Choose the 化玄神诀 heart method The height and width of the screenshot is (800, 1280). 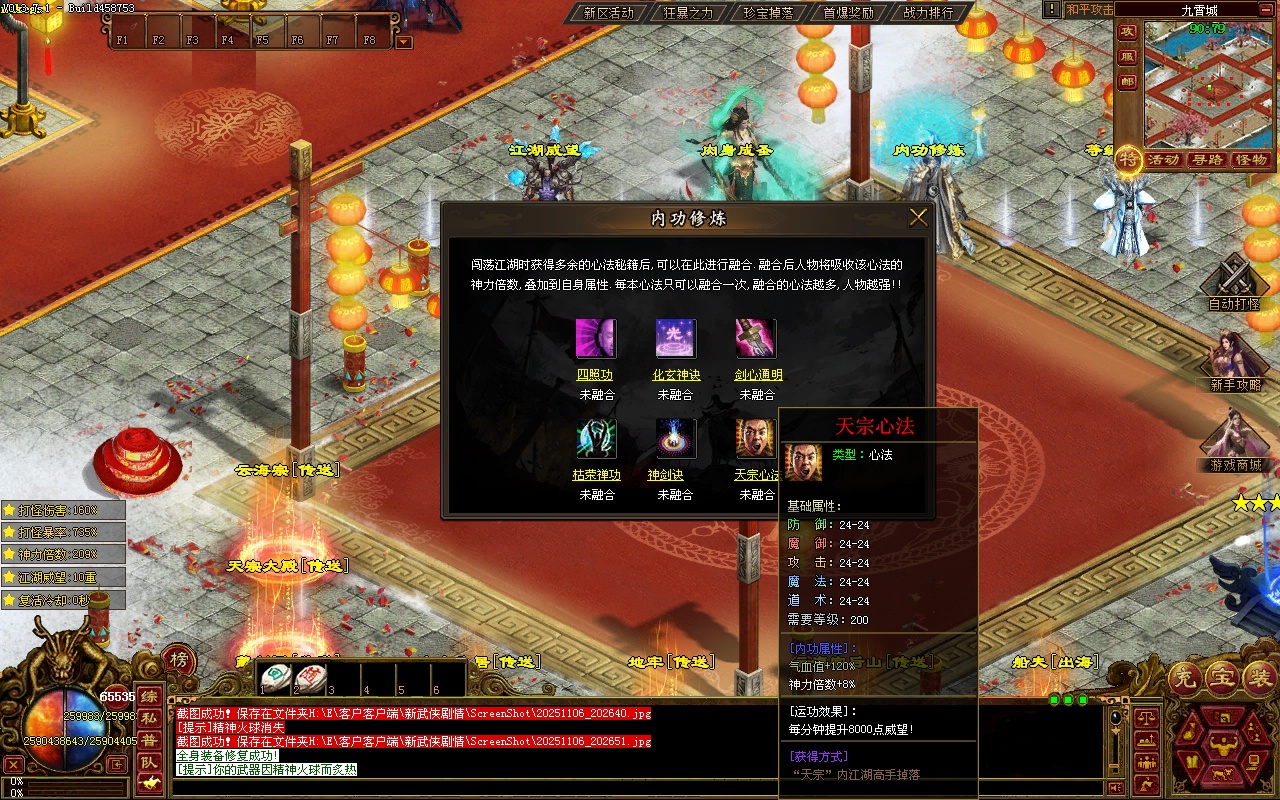coord(676,339)
